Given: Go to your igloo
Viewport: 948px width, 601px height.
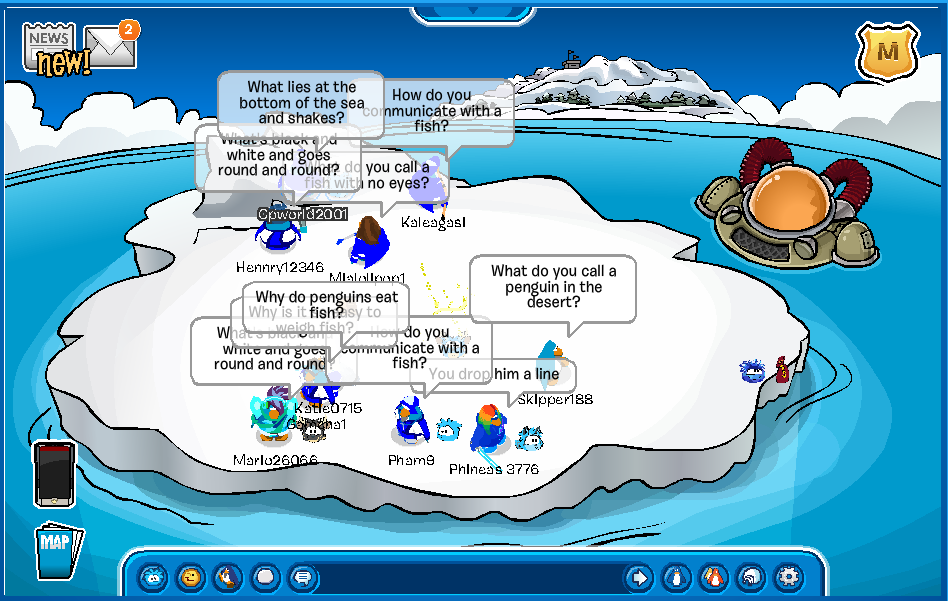Looking at the screenshot, I should [751, 577].
